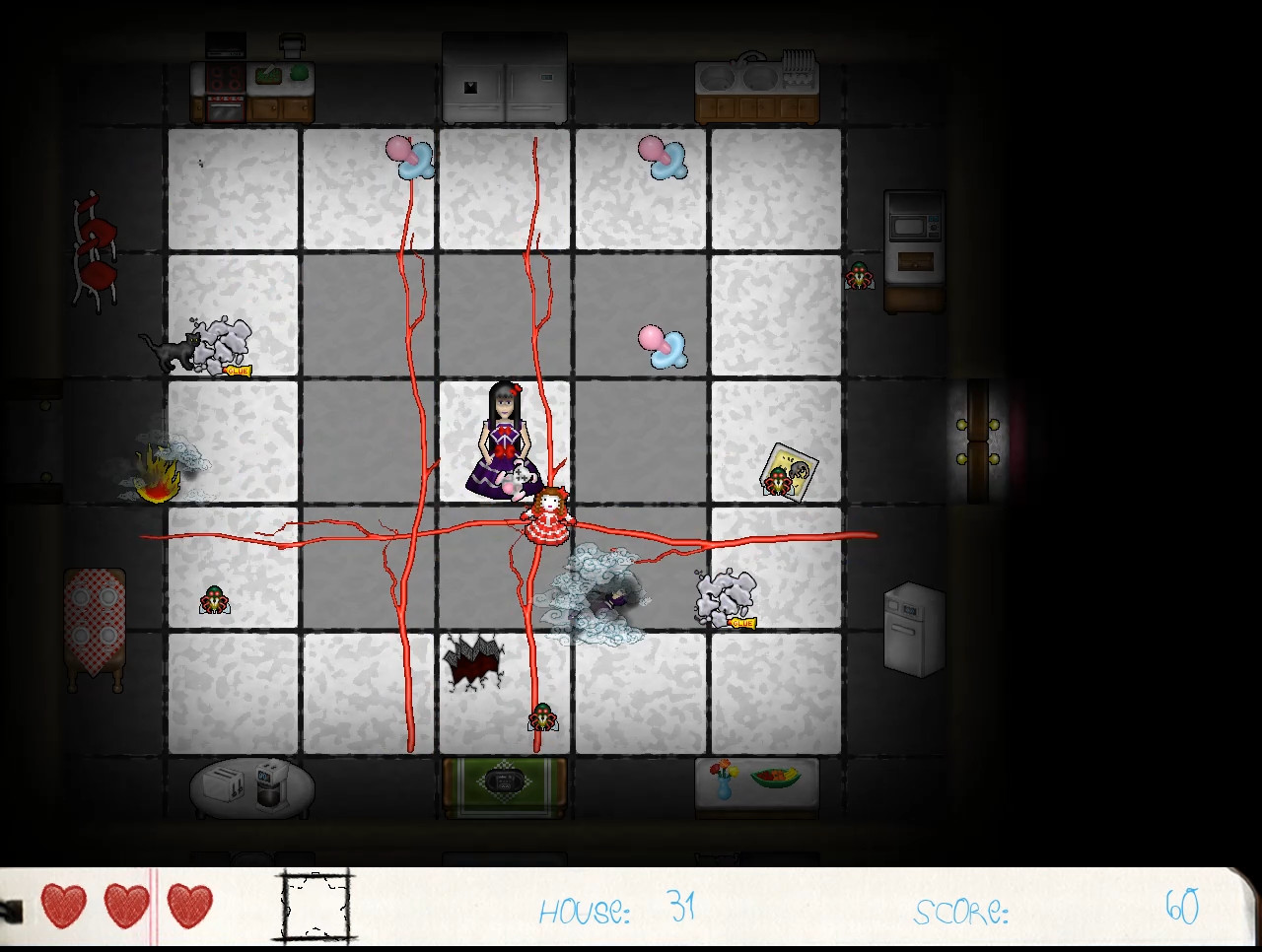Open the double doors on the right wall
The width and height of the screenshot is (1262, 952).
point(978,441)
